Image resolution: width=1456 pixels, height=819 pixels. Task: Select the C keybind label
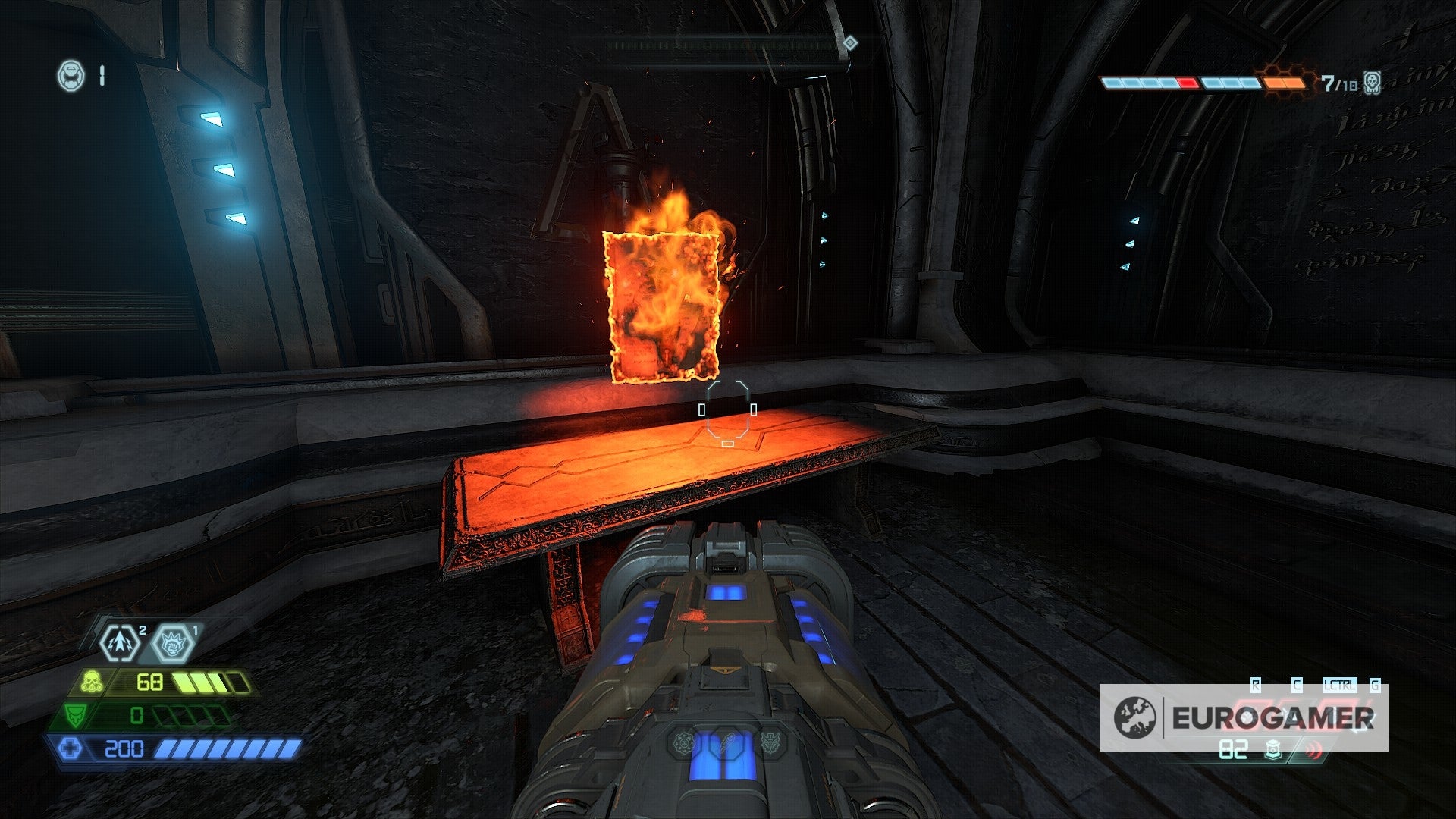tap(1297, 684)
